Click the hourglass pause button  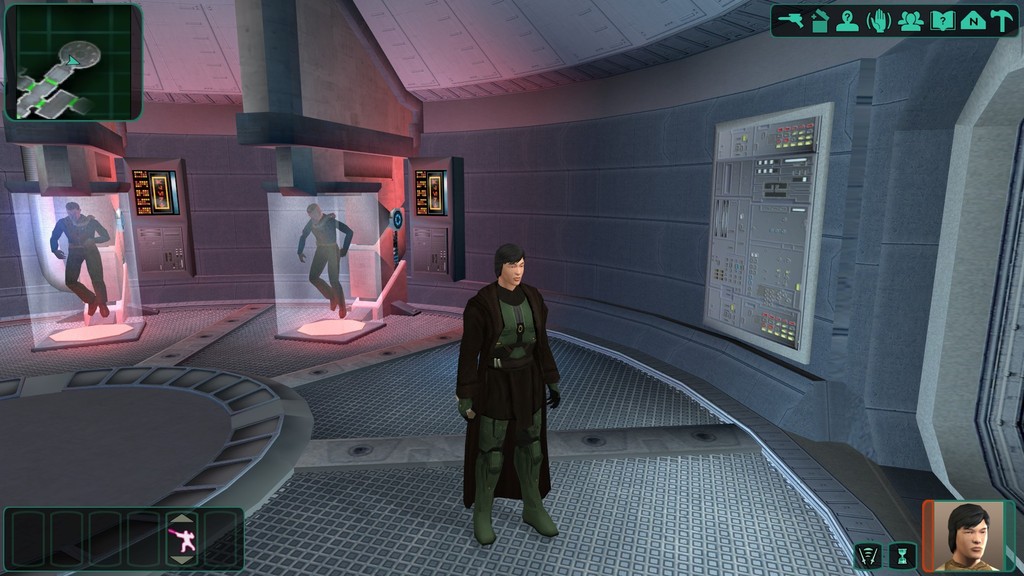pos(902,556)
